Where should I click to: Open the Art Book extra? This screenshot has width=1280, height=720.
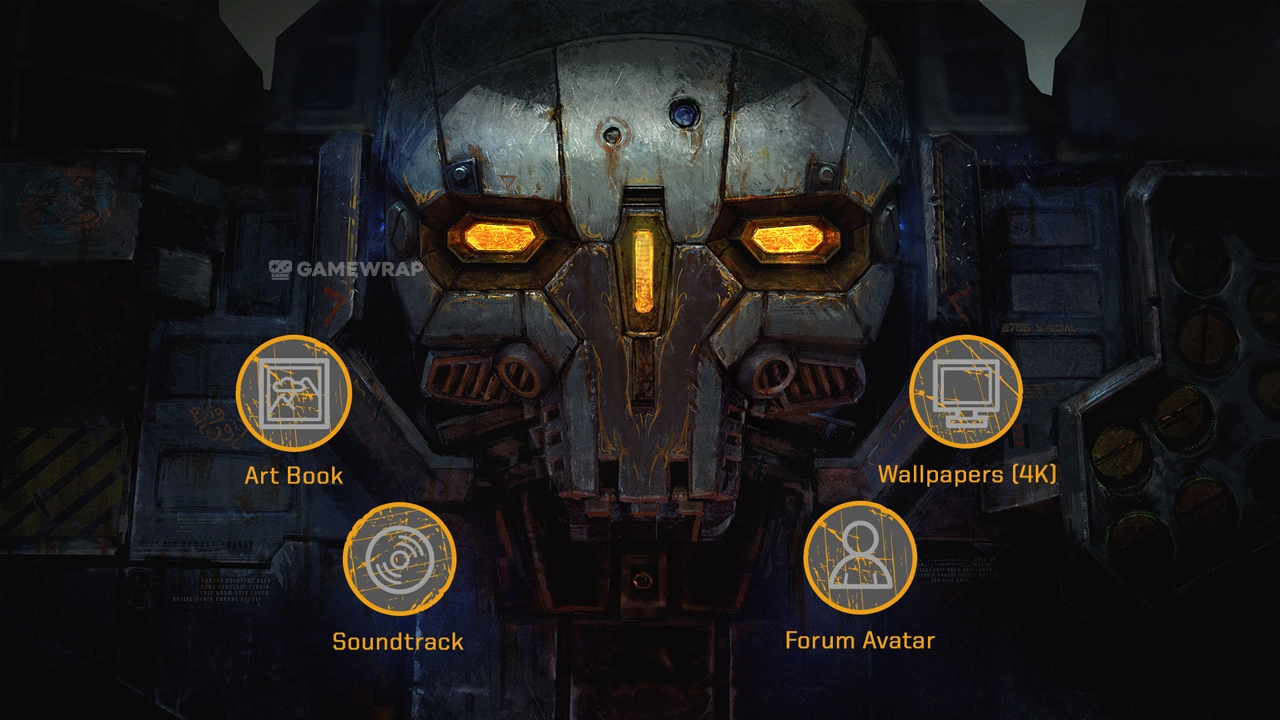[293, 393]
